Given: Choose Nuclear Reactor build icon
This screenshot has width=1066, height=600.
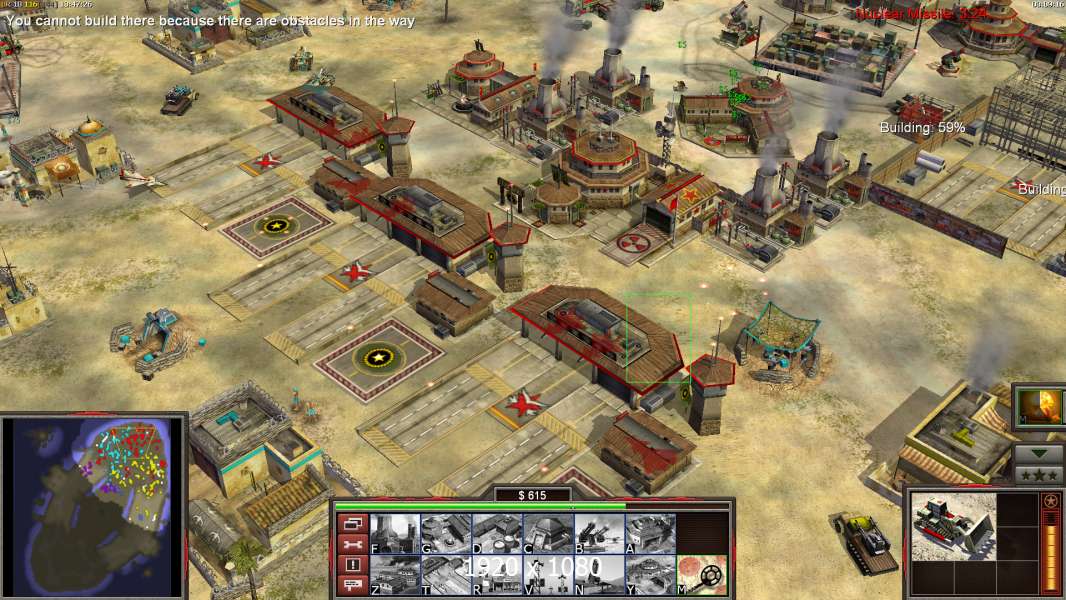Looking at the screenshot, I should [x=394, y=534].
